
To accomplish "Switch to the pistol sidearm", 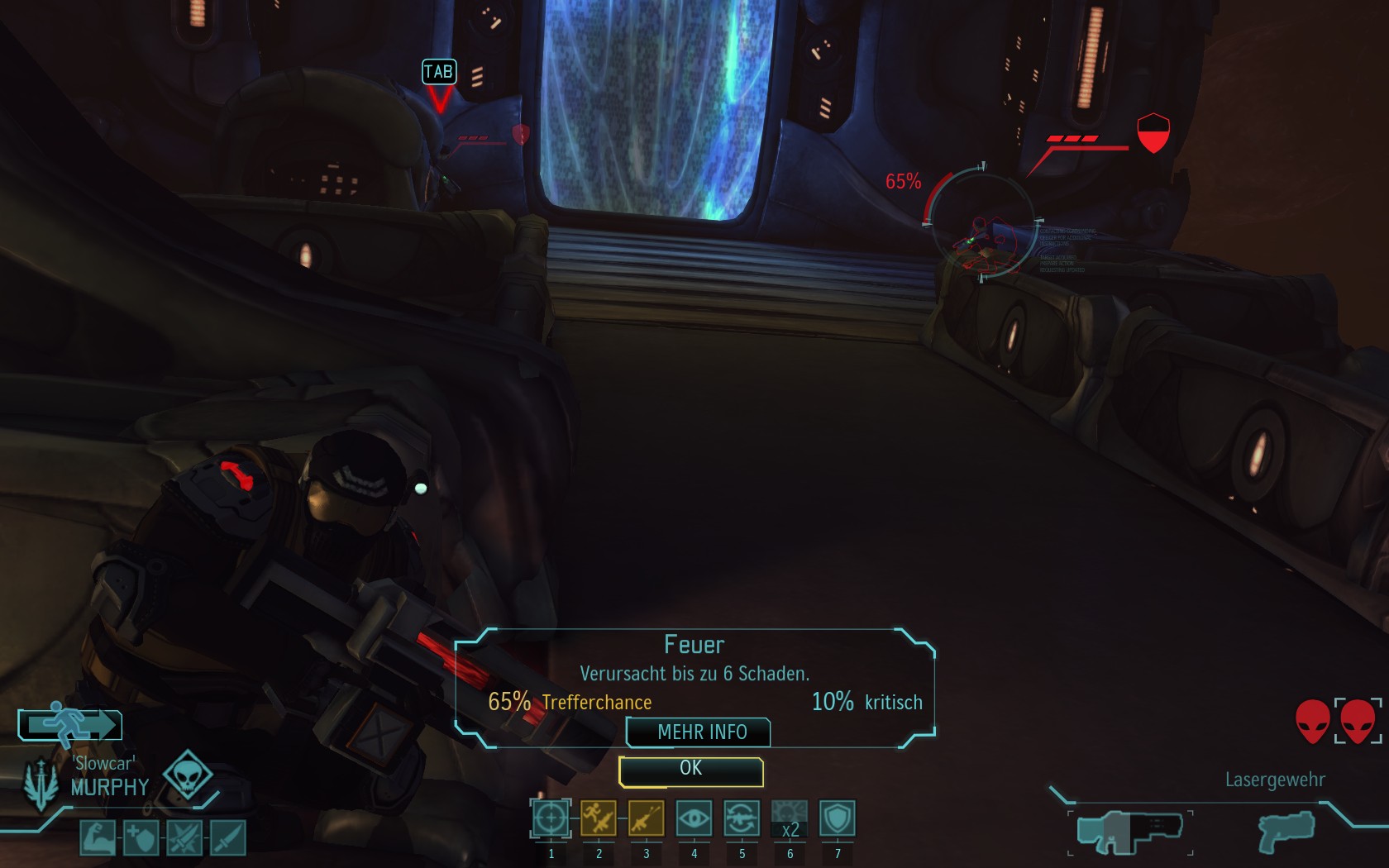I will point(1286,832).
